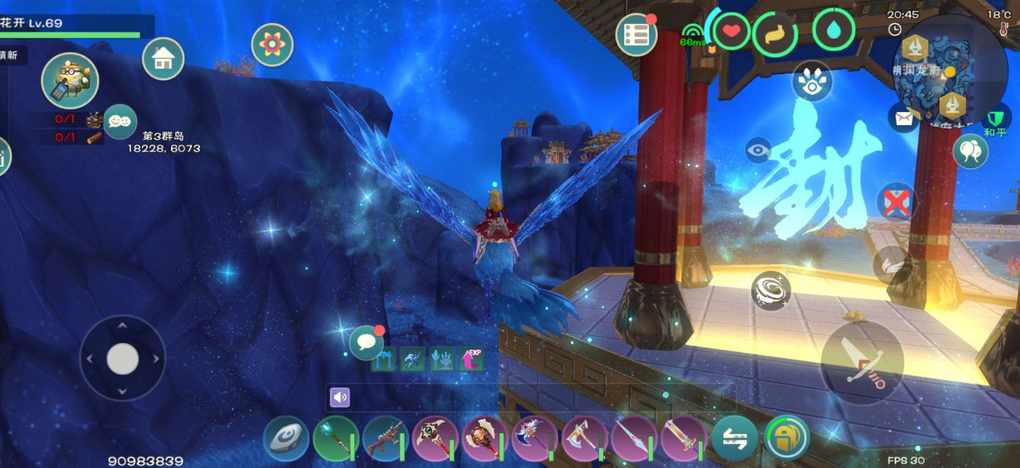
Task: Select the stone disc hotbar slot
Action: [x=286, y=438]
